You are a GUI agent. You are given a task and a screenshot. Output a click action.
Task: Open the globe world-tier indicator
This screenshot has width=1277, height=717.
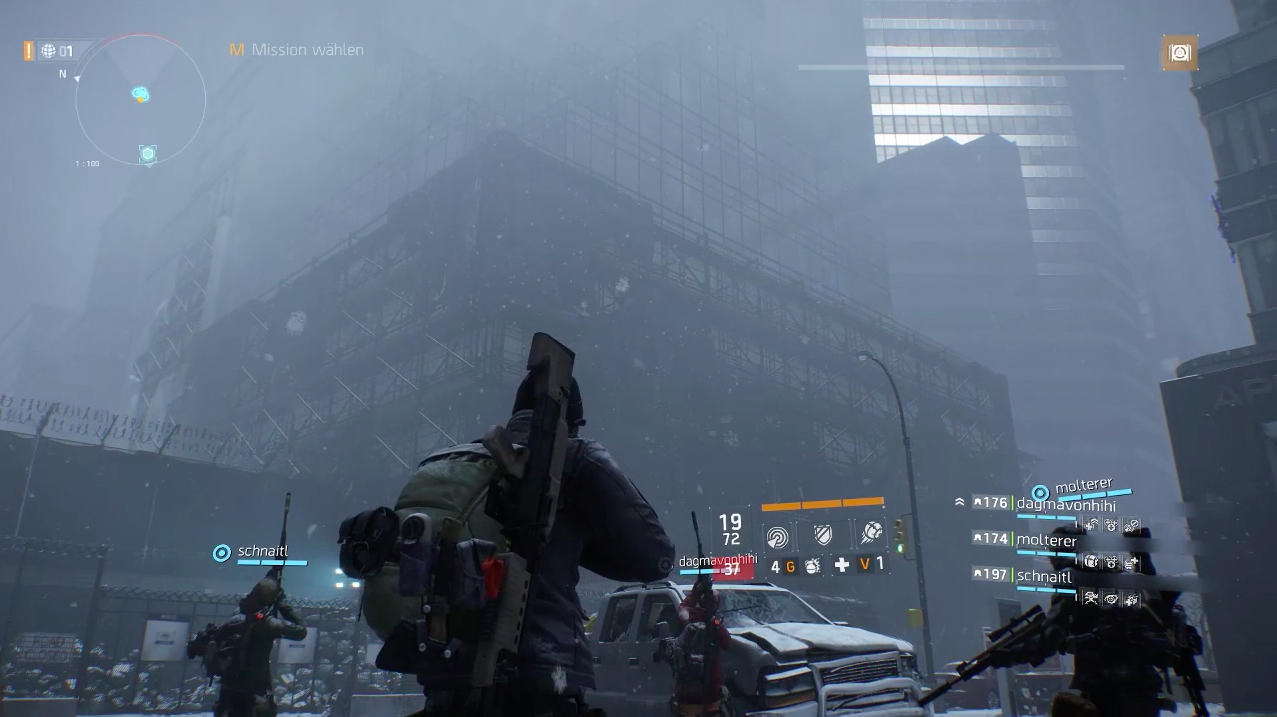(48, 51)
